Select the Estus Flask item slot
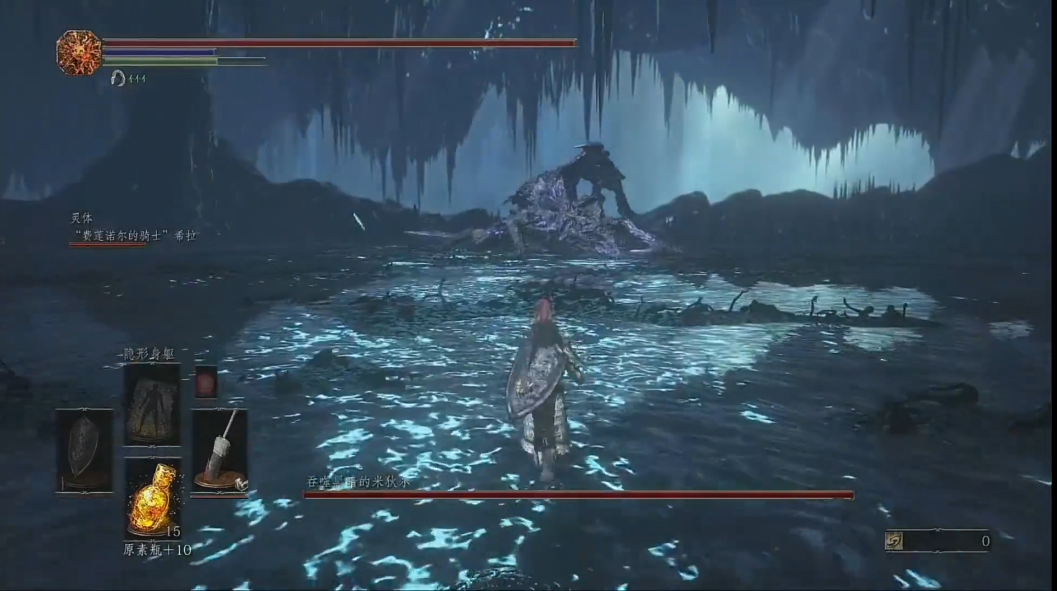Image resolution: width=1057 pixels, height=591 pixels. coord(152,497)
